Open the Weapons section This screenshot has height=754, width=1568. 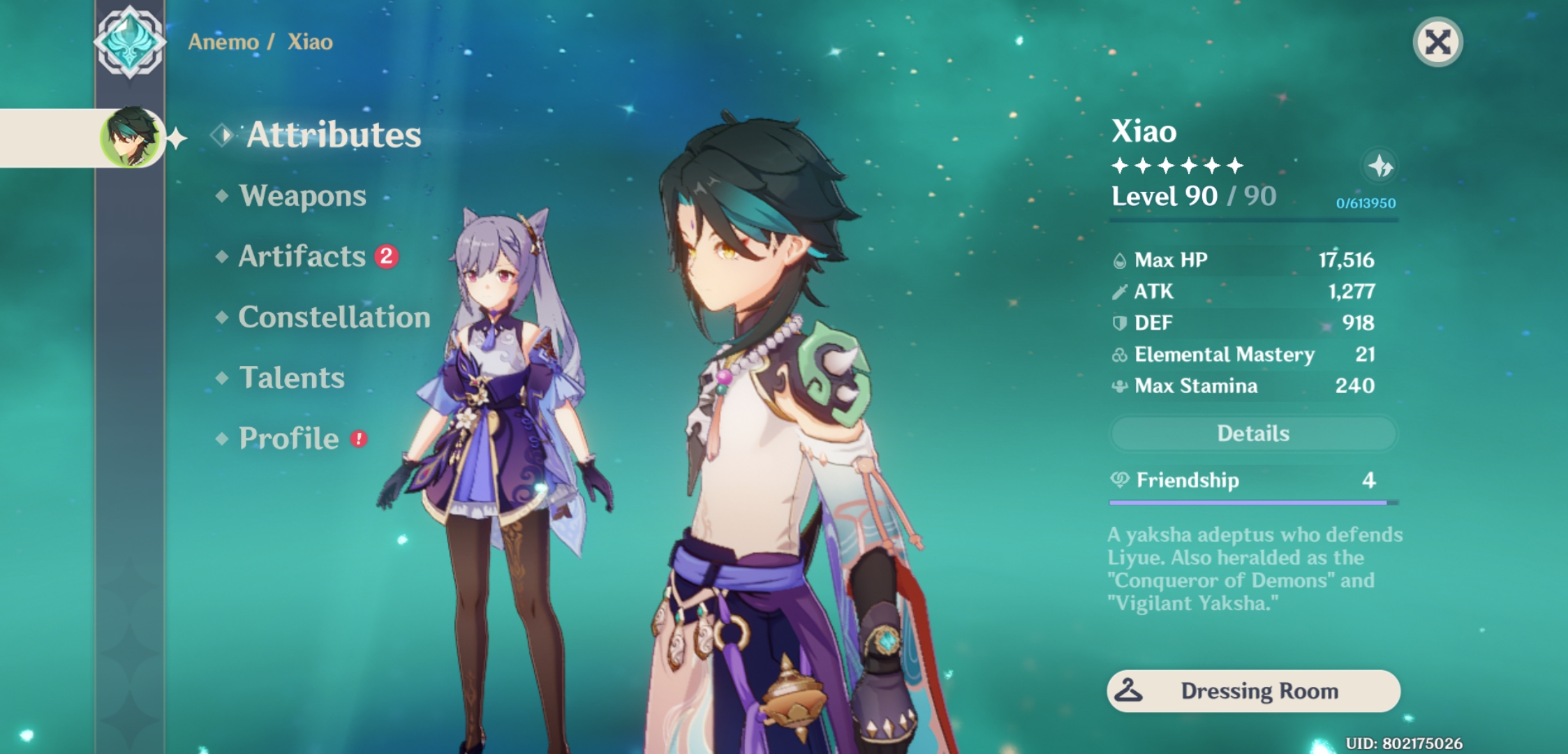[302, 196]
